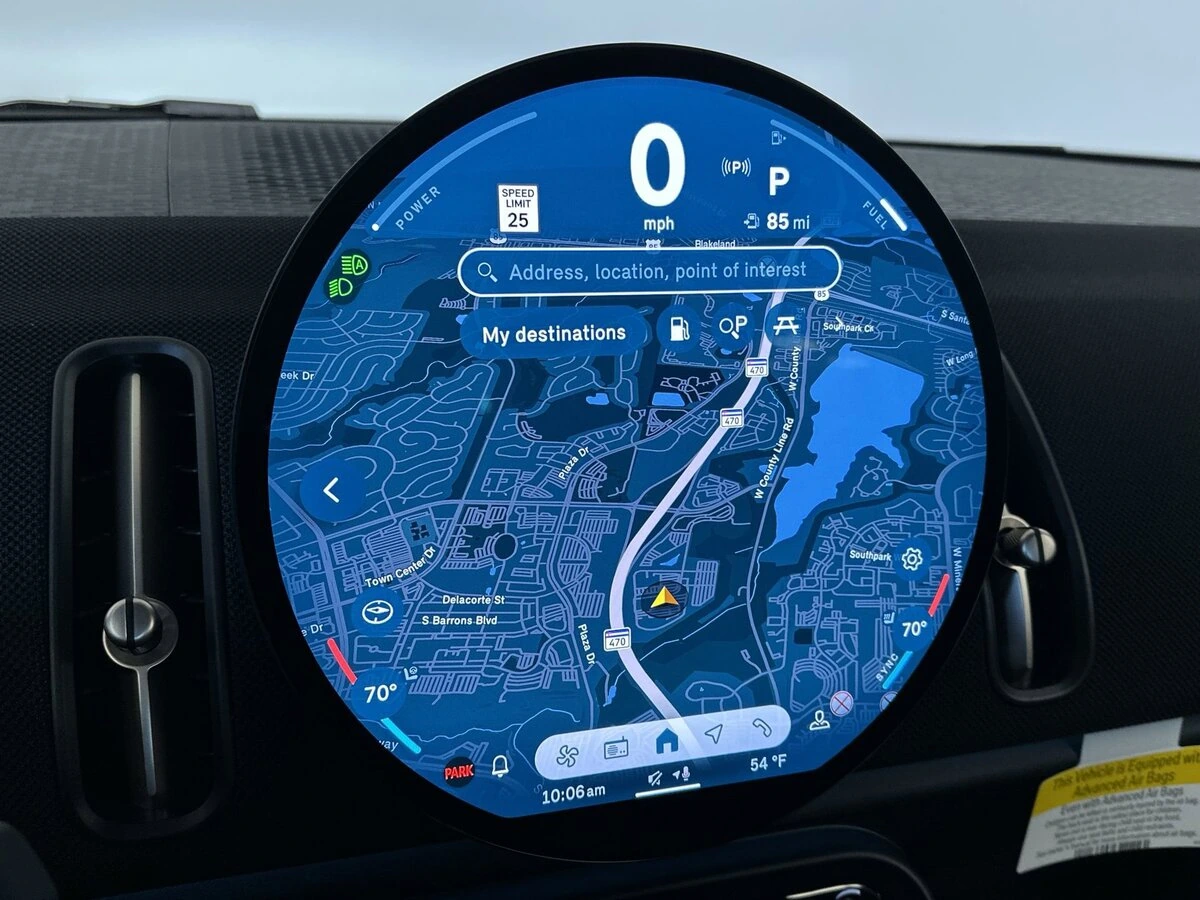
Task: View notifications bell icon
Action: click(x=500, y=766)
